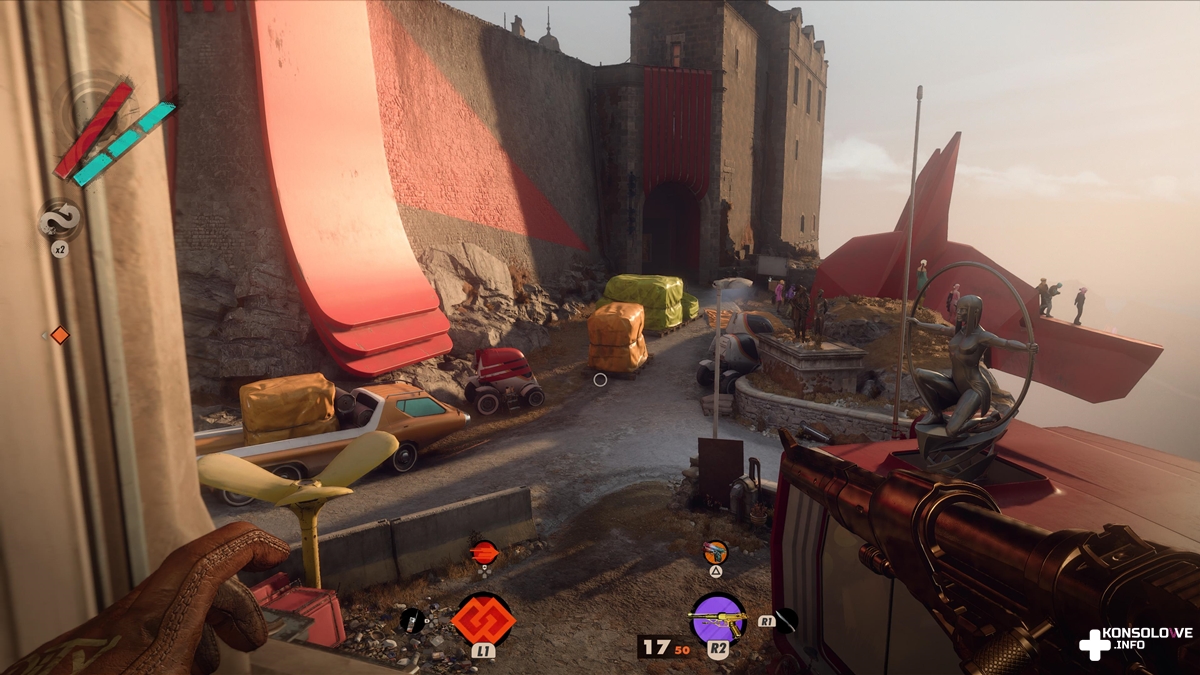This screenshot has height=675, width=1200.
Task: Activate the orange interlocked-diamonds slab power
Action: click(483, 618)
